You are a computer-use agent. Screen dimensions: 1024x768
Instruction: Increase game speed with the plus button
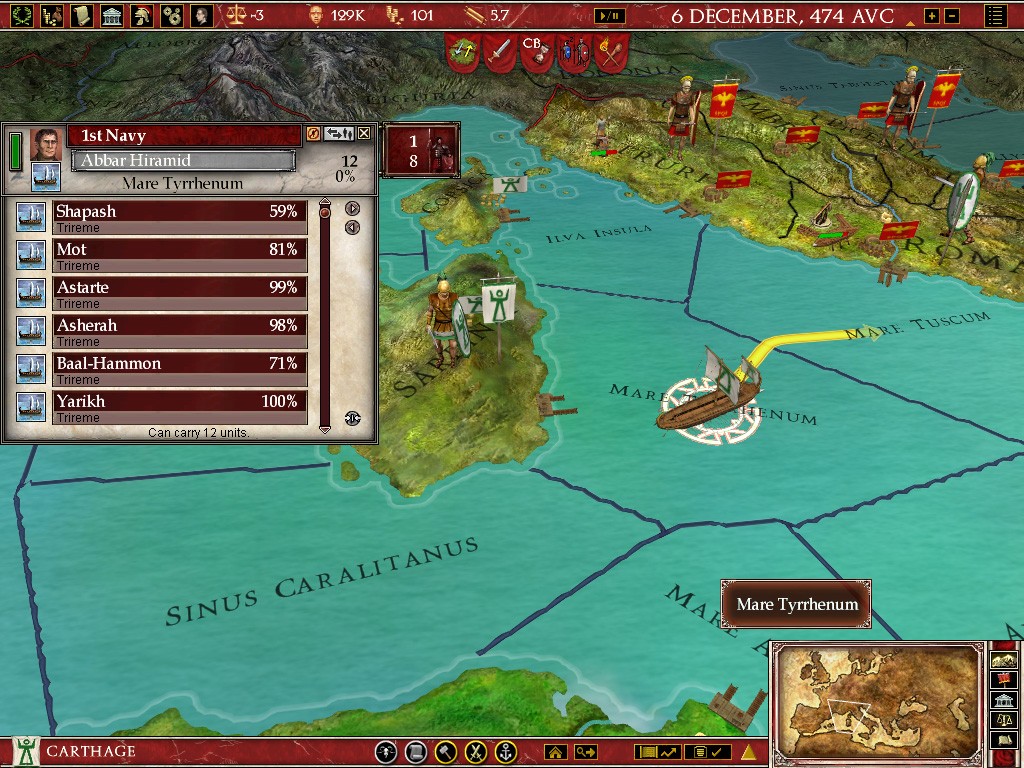pos(932,16)
